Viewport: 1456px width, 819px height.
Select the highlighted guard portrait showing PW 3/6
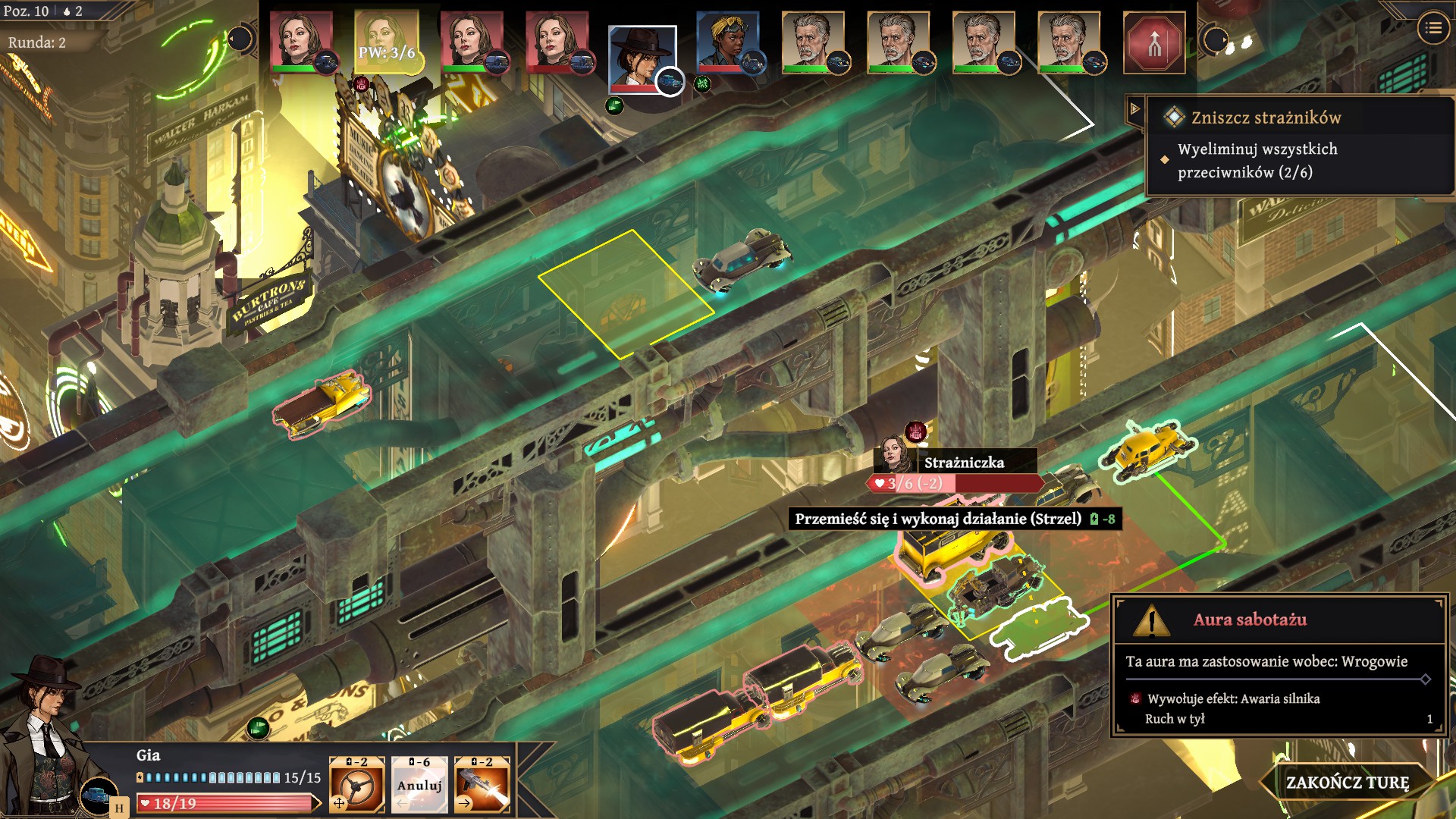click(x=386, y=43)
